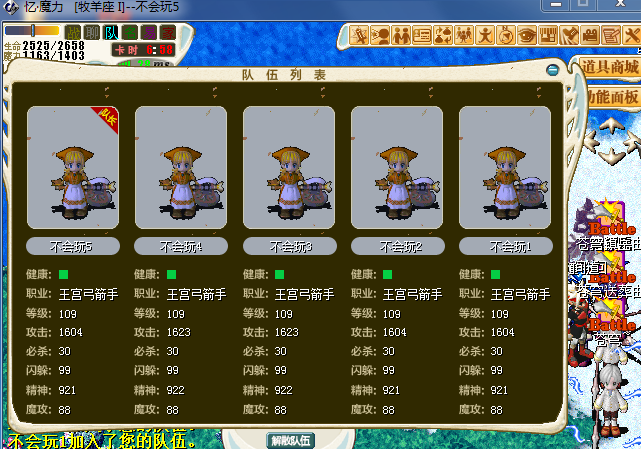Open the 功能面板 function panel
Screen dimensions: 641x449
612,97
